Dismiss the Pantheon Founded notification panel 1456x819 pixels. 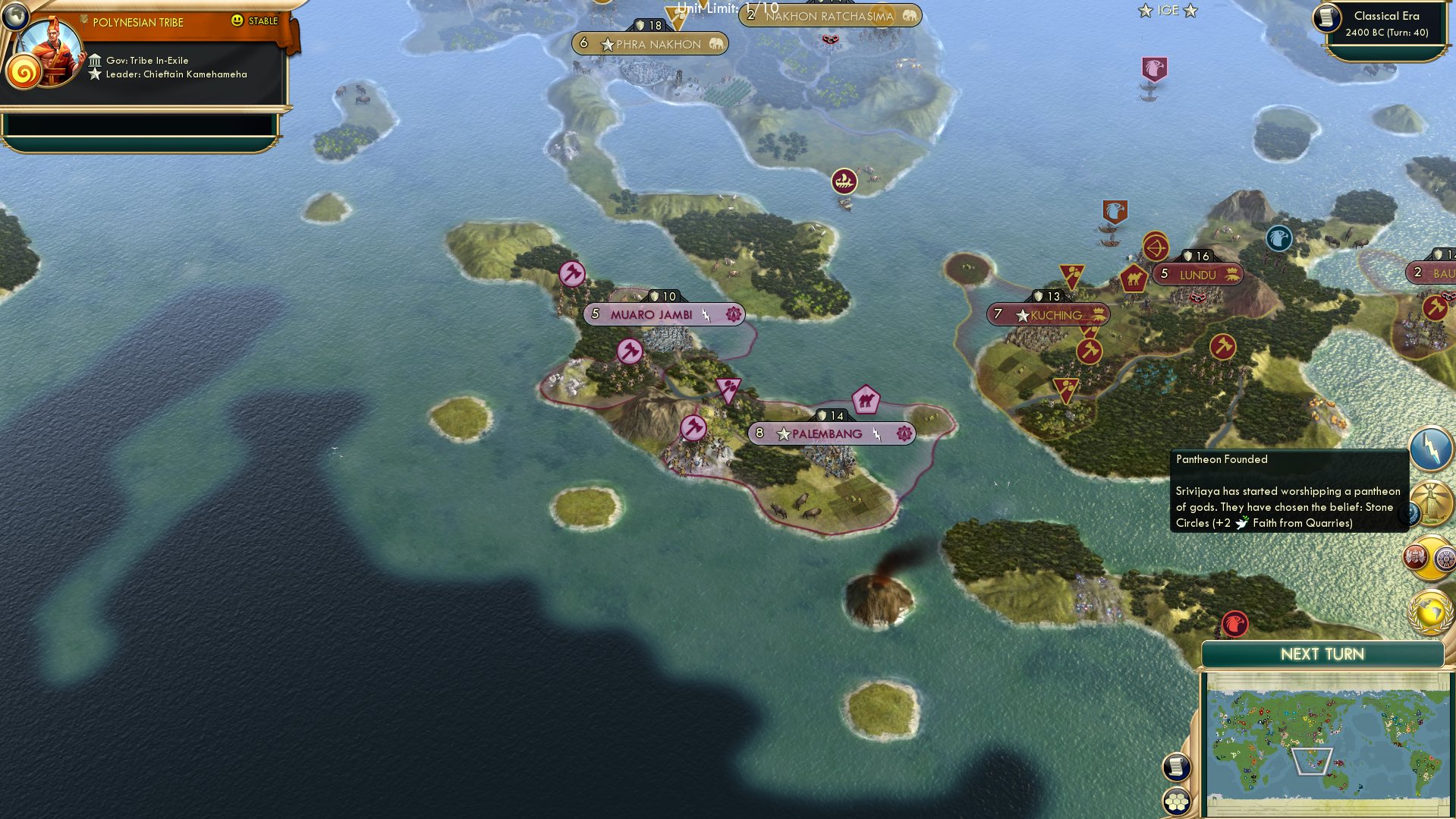click(x=1290, y=490)
